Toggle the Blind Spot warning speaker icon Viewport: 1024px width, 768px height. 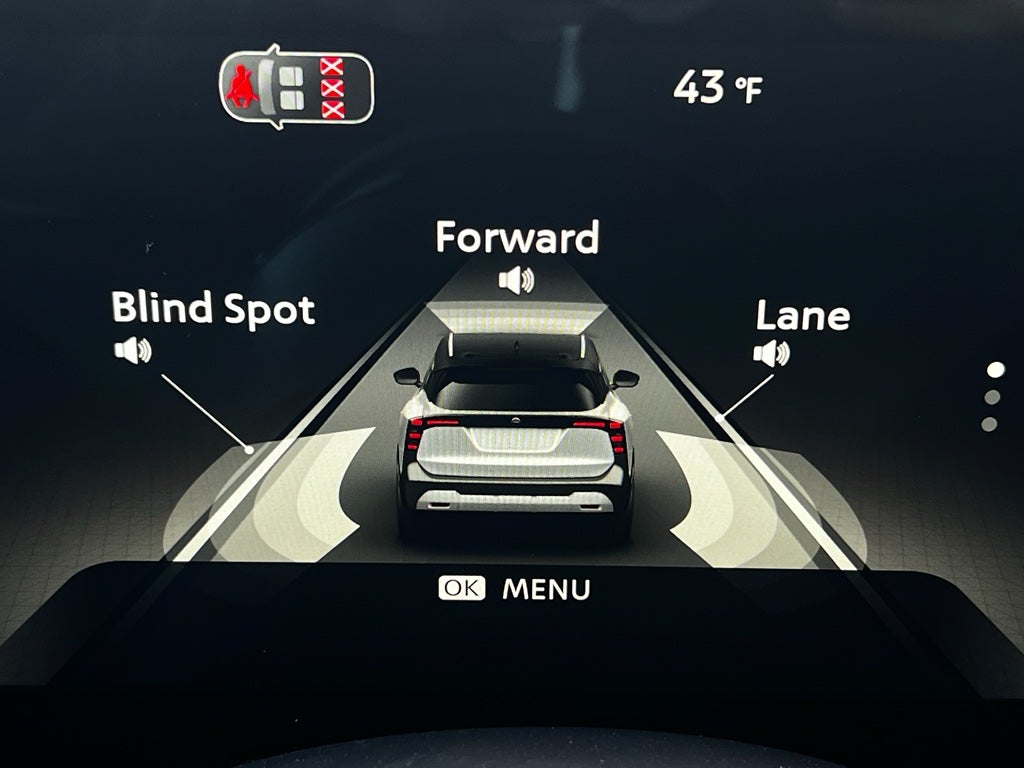coord(132,350)
